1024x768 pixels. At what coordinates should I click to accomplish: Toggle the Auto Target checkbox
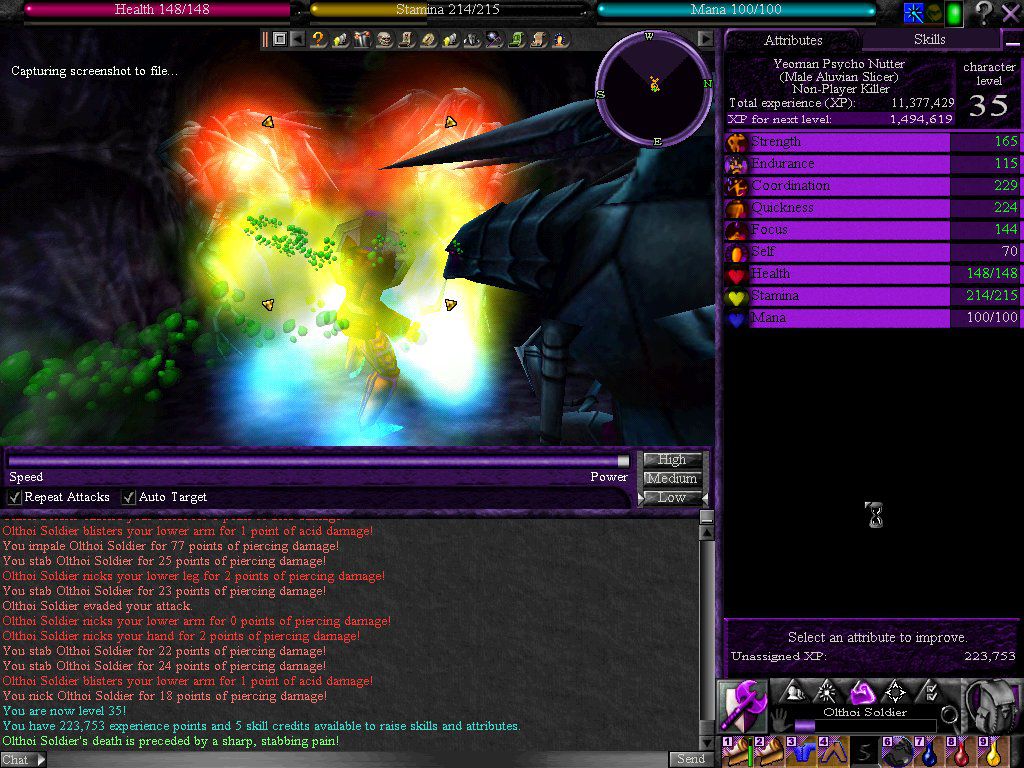tap(129, 497)
